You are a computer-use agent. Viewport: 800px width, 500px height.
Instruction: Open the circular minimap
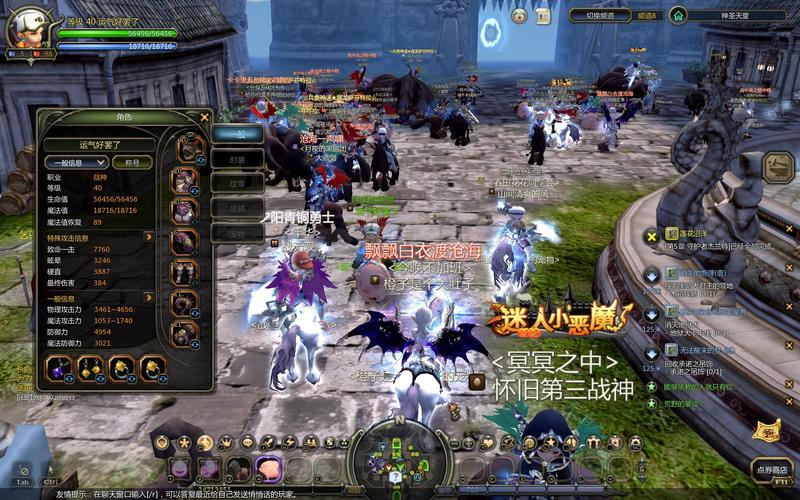click(399, 458)
